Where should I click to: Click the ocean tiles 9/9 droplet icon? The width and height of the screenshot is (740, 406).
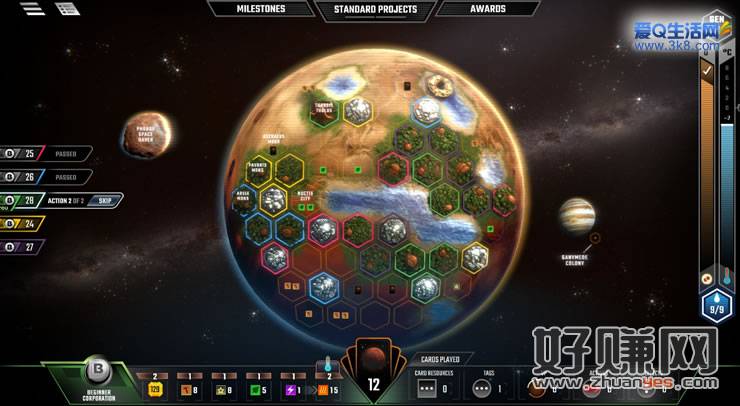click(x=716, y=304)
